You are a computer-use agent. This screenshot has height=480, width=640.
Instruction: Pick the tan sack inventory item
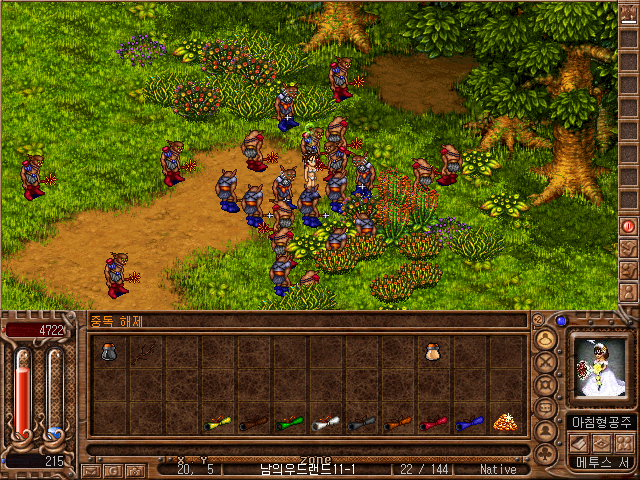point(432,351)
